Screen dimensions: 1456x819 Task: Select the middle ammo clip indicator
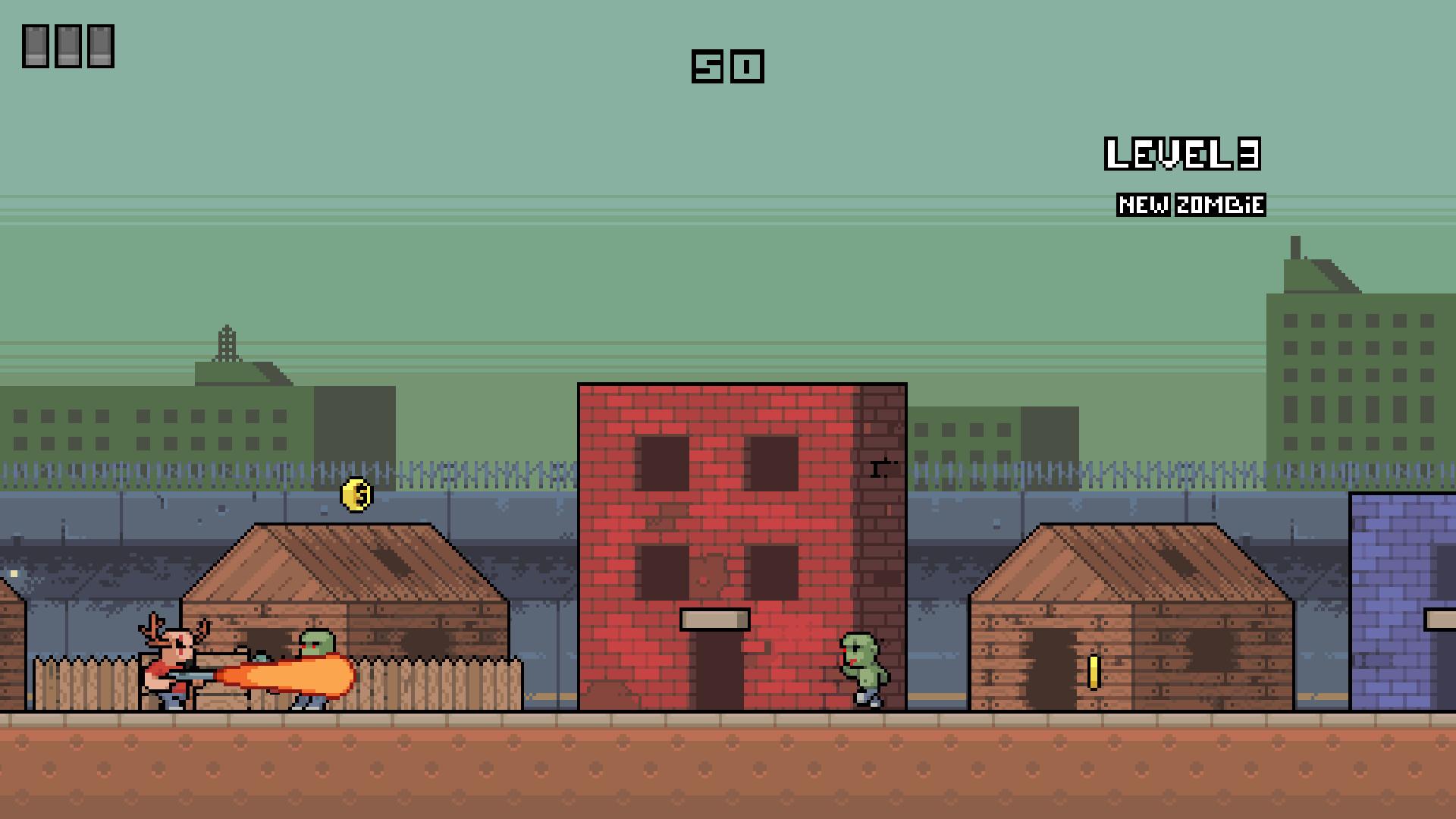point(70,45)
